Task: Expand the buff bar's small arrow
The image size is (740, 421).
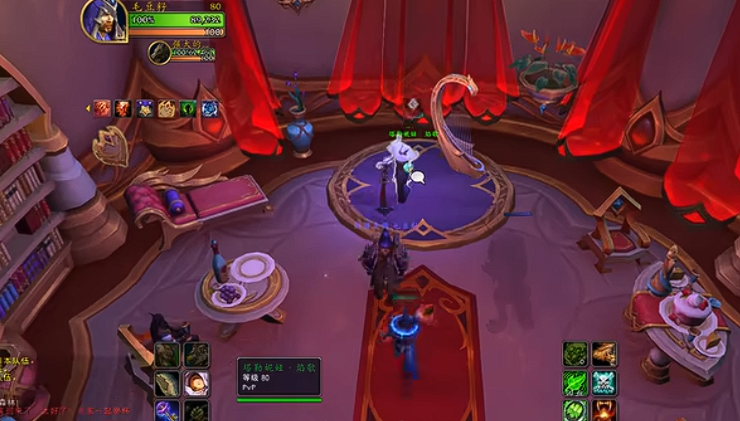Action: pos(88,109)
